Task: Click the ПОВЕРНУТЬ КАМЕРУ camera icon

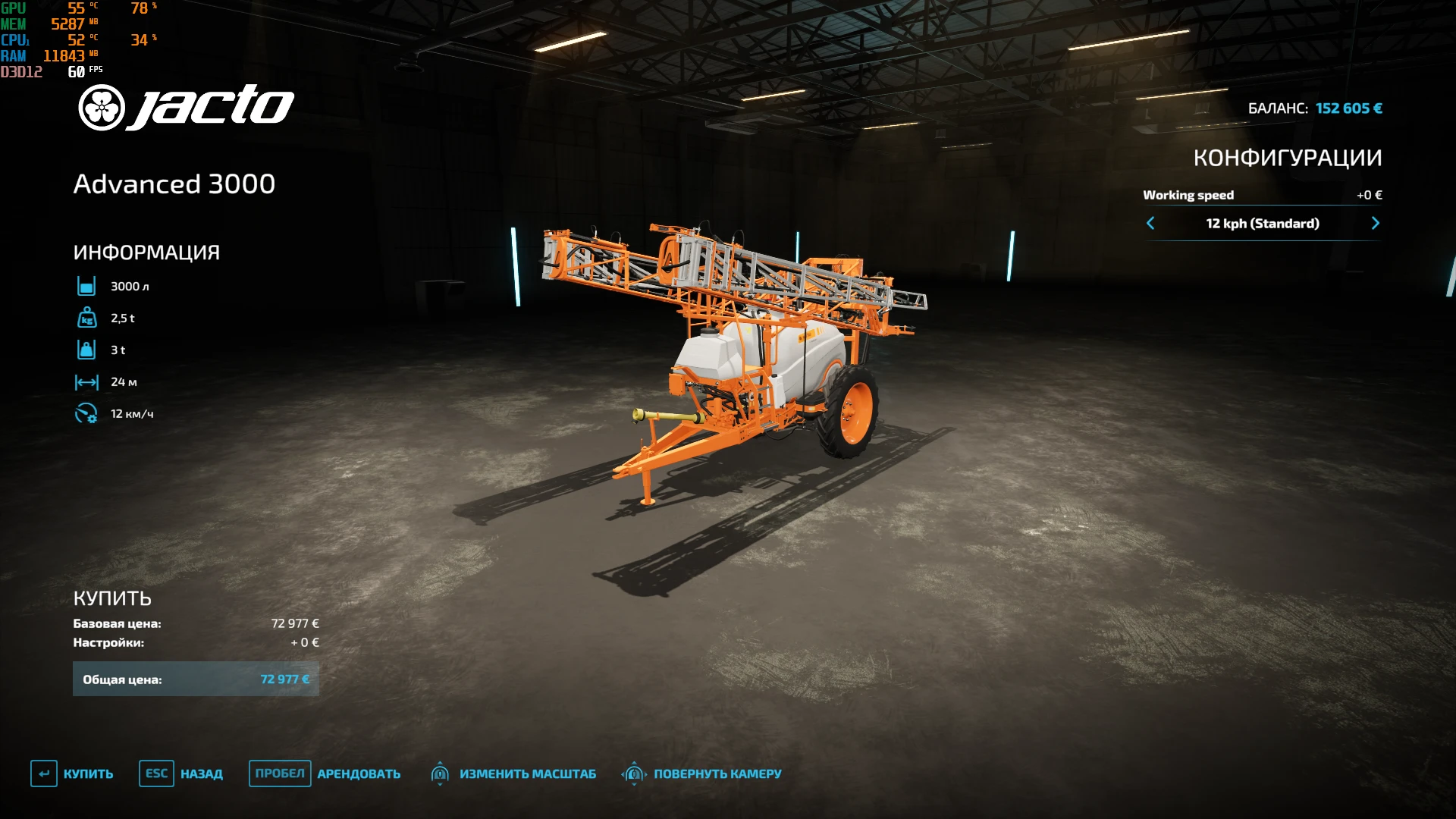Action: coord(634,773)
